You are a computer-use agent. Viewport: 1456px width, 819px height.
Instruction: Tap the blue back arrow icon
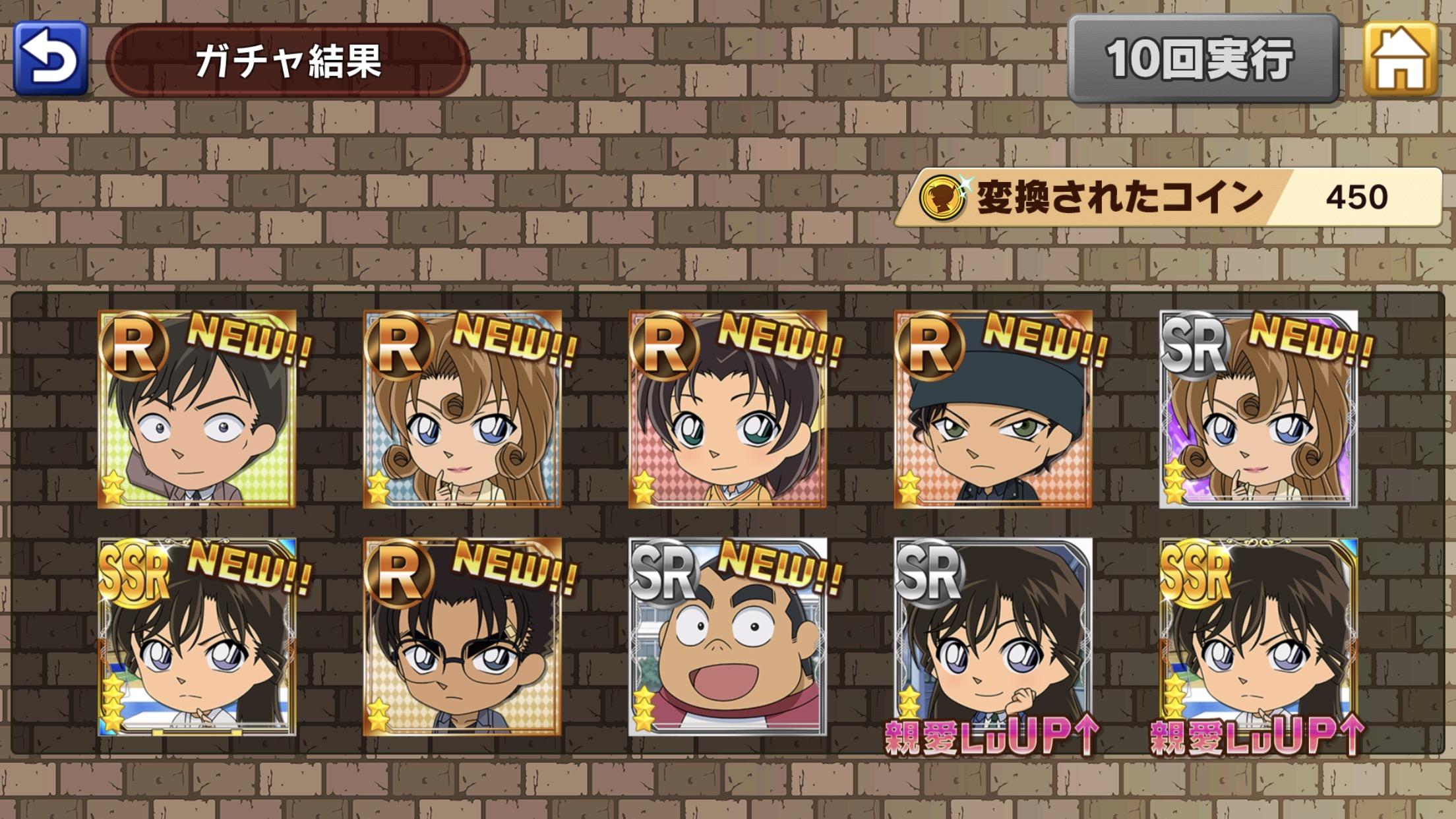click(53, 59)
